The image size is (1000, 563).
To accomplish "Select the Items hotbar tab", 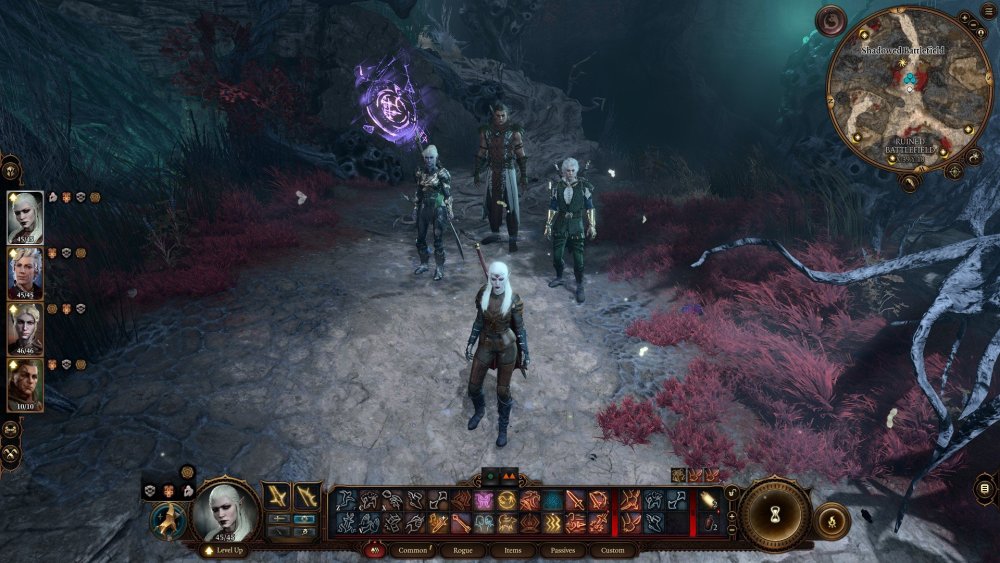I will click(x=513, y=550).
